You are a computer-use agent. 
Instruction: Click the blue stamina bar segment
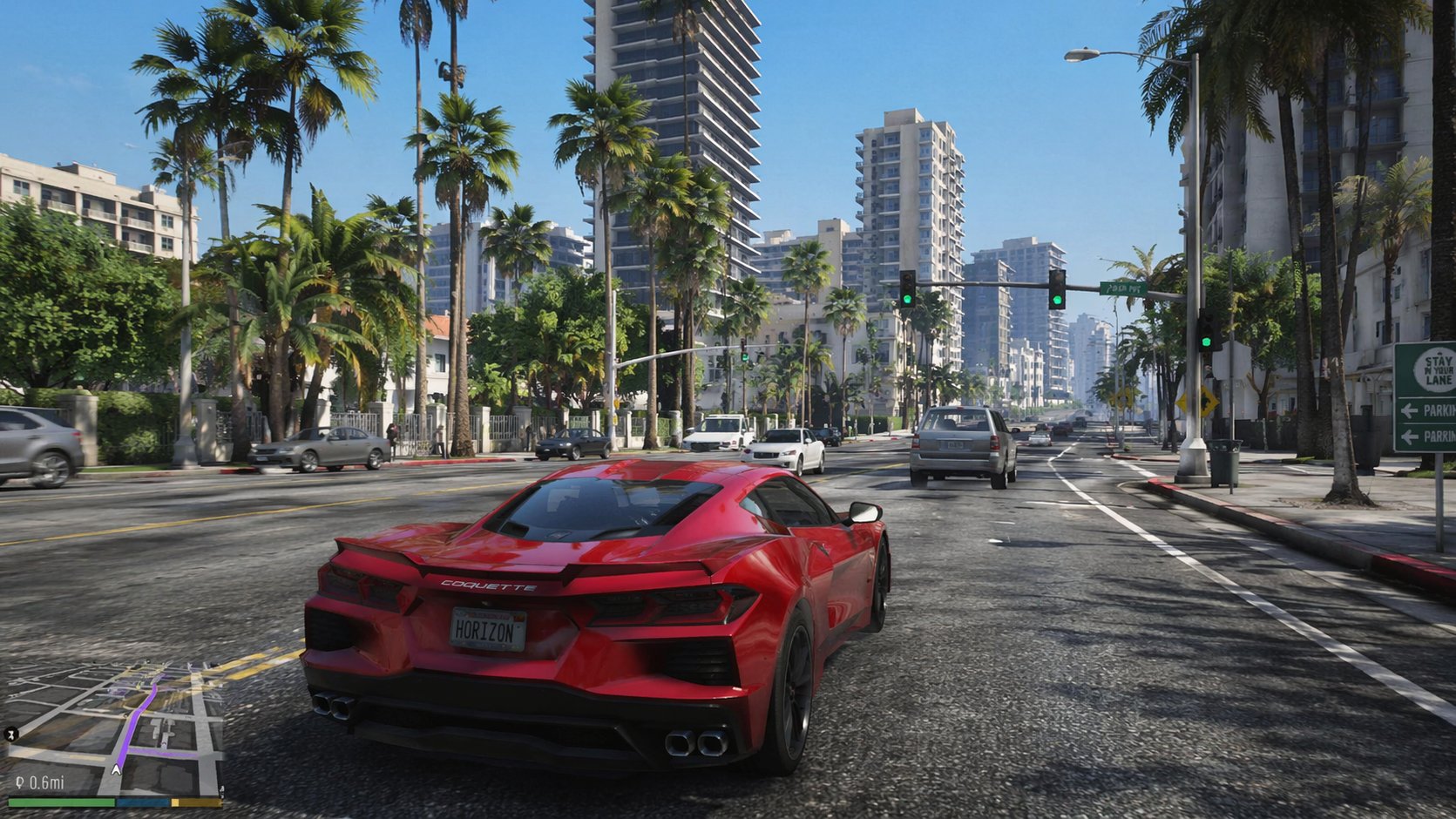(141, 802)
